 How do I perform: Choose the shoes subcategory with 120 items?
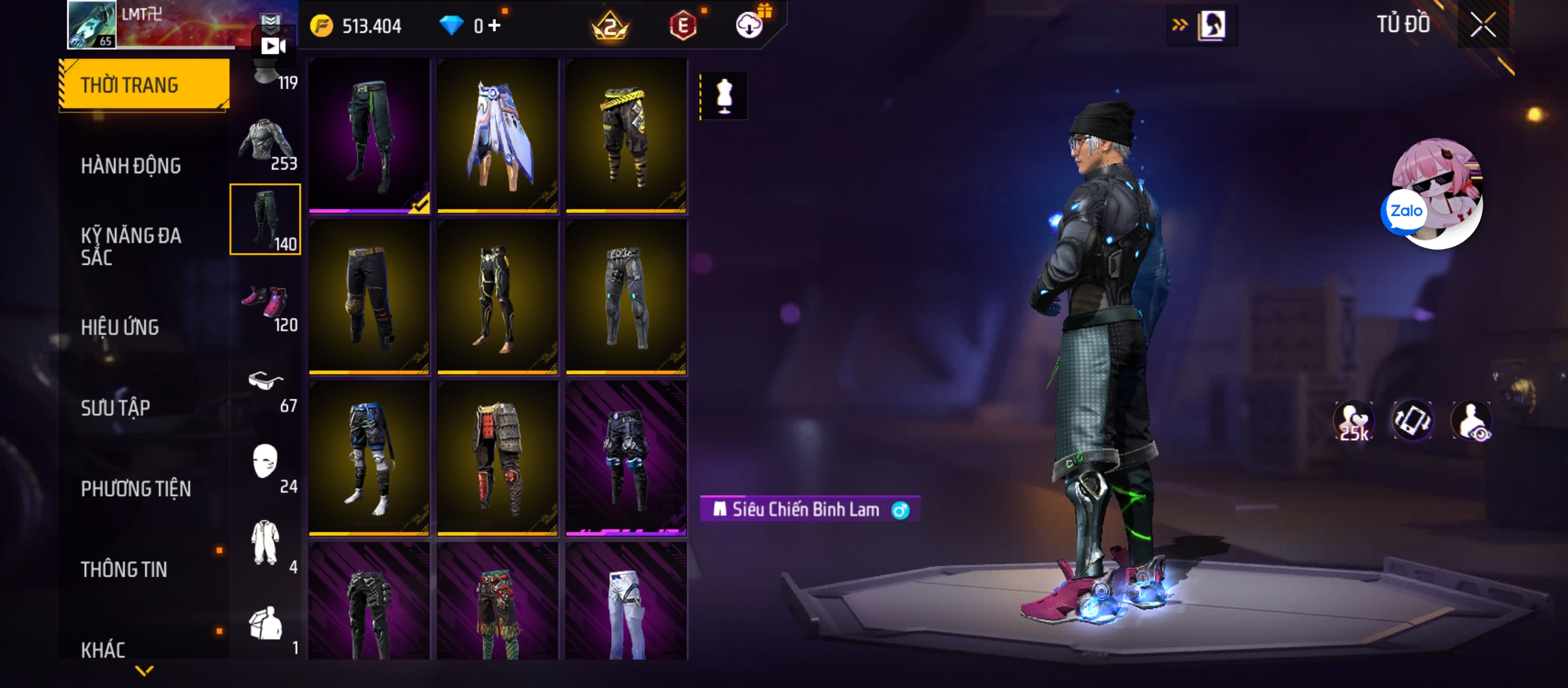pyautogui.click(x=266, y=306)
